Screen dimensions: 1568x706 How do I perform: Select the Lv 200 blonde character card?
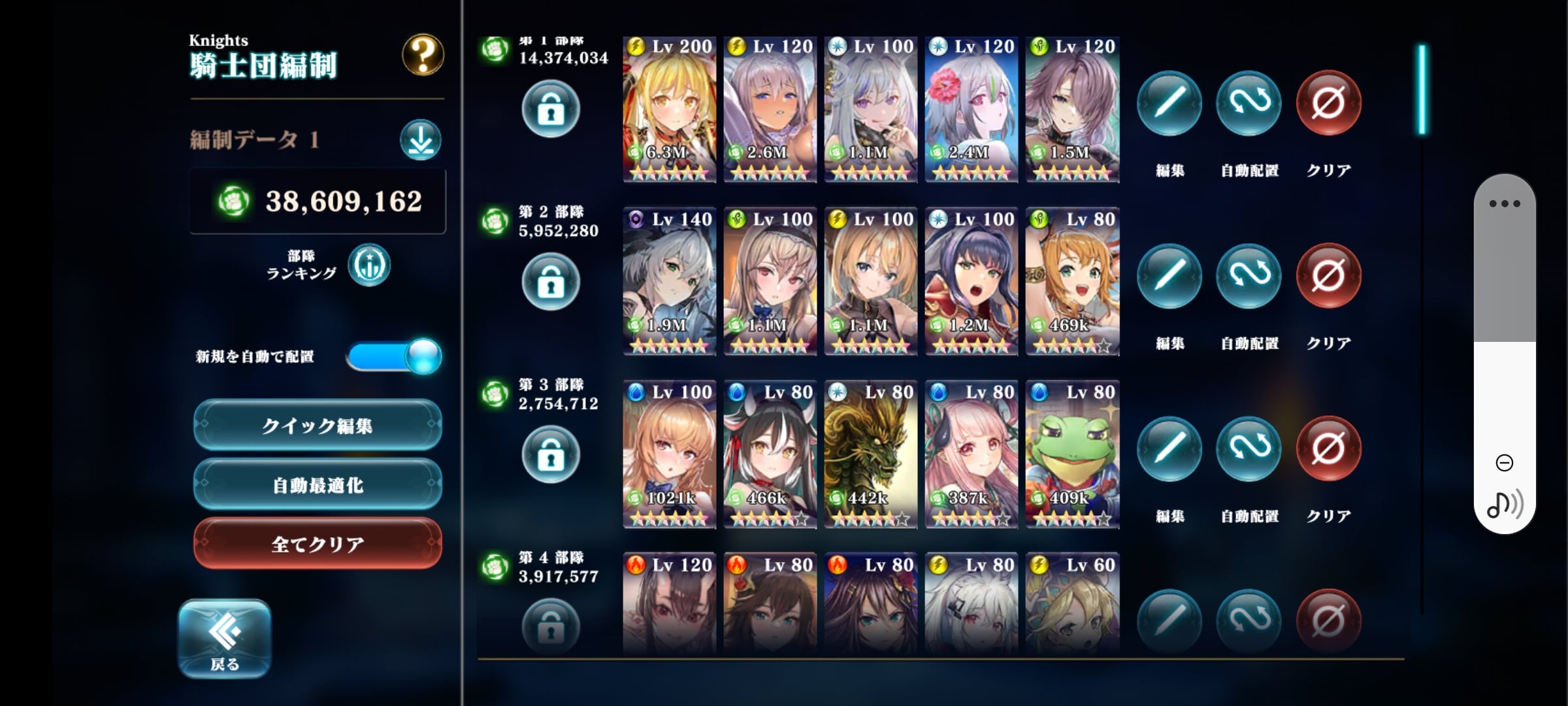669,109
